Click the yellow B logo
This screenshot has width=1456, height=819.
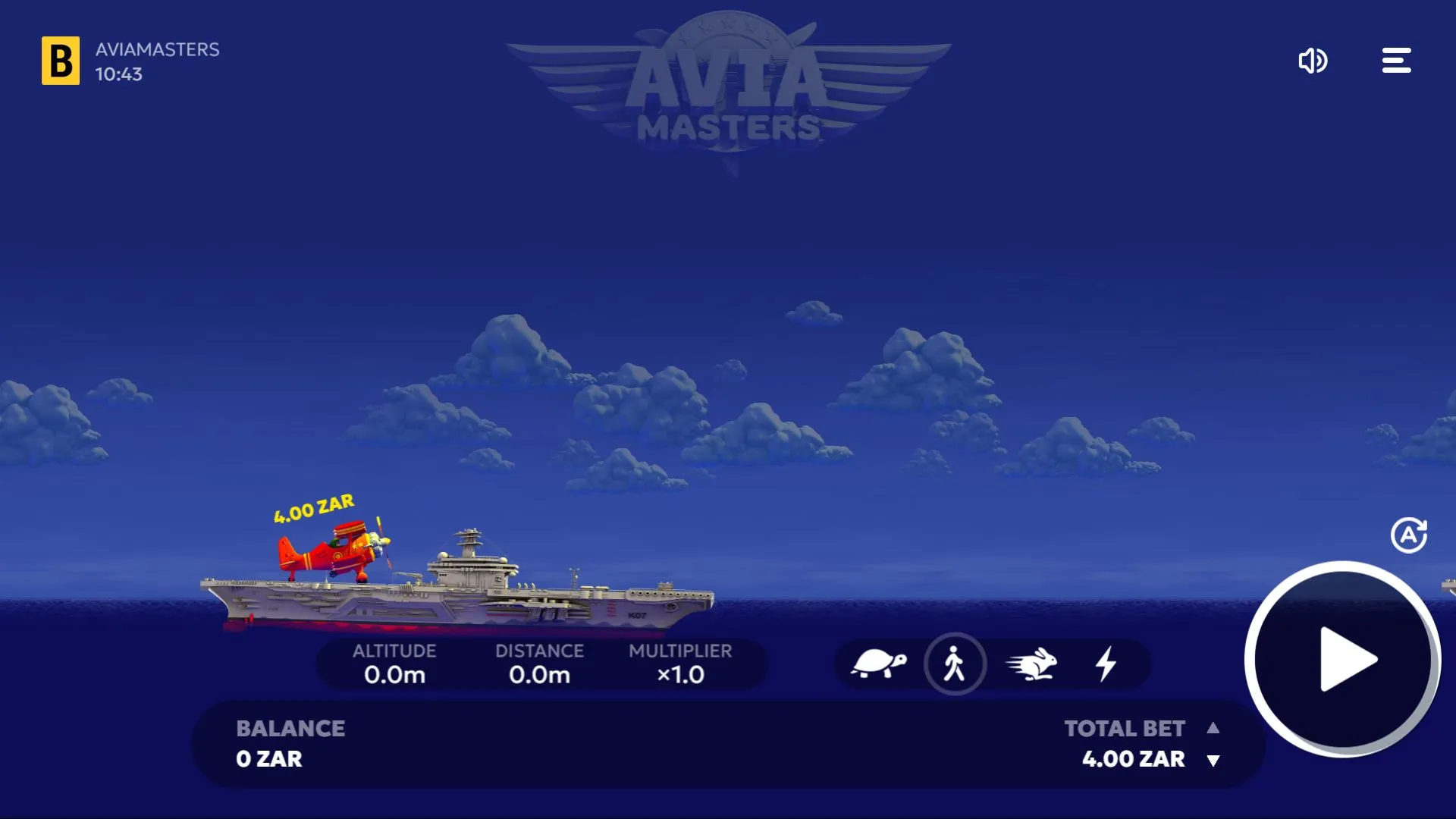pos(61,61)
